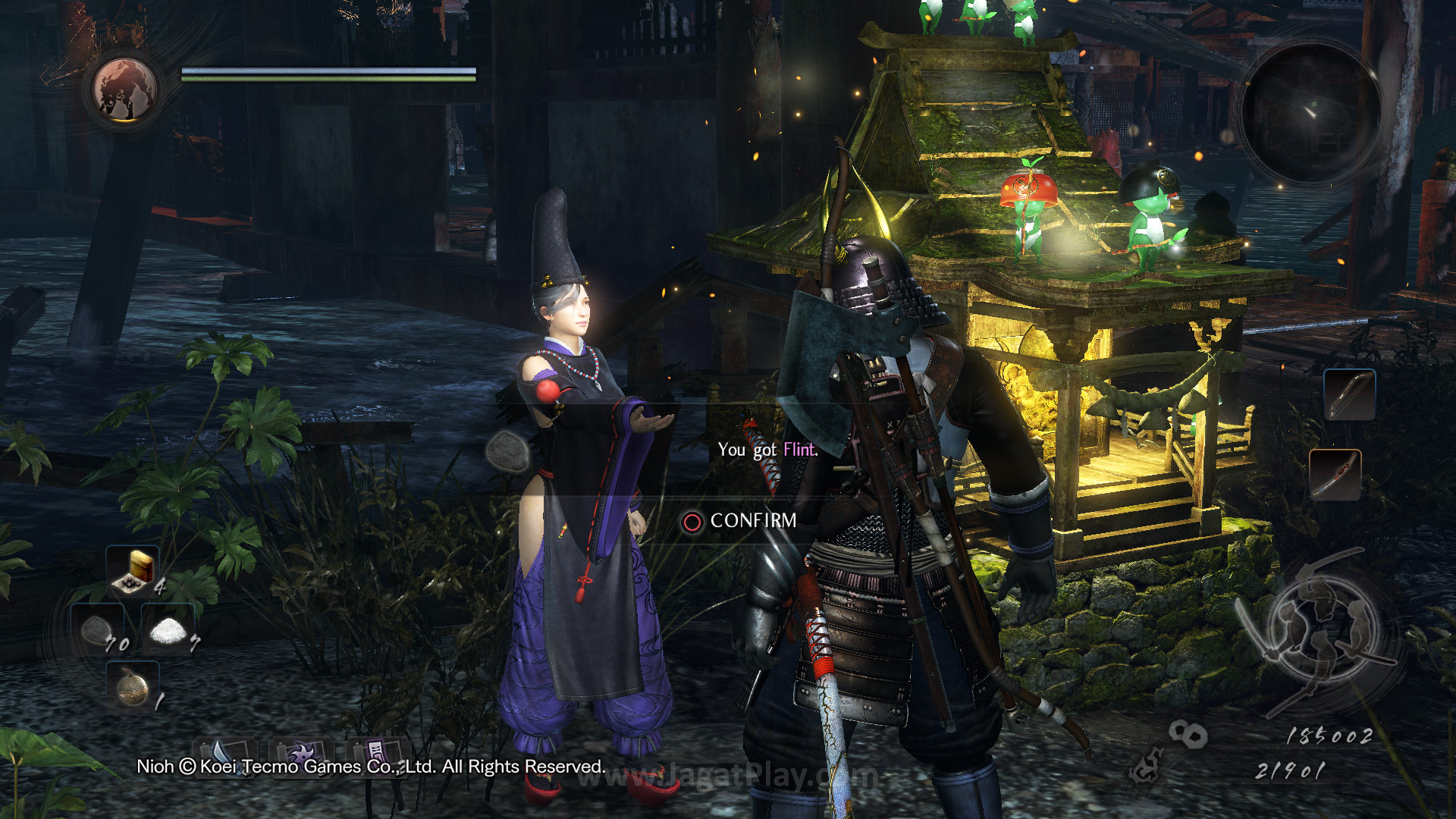Click the flint stone item icon
1456x819 pixels.
coord(507,452)
